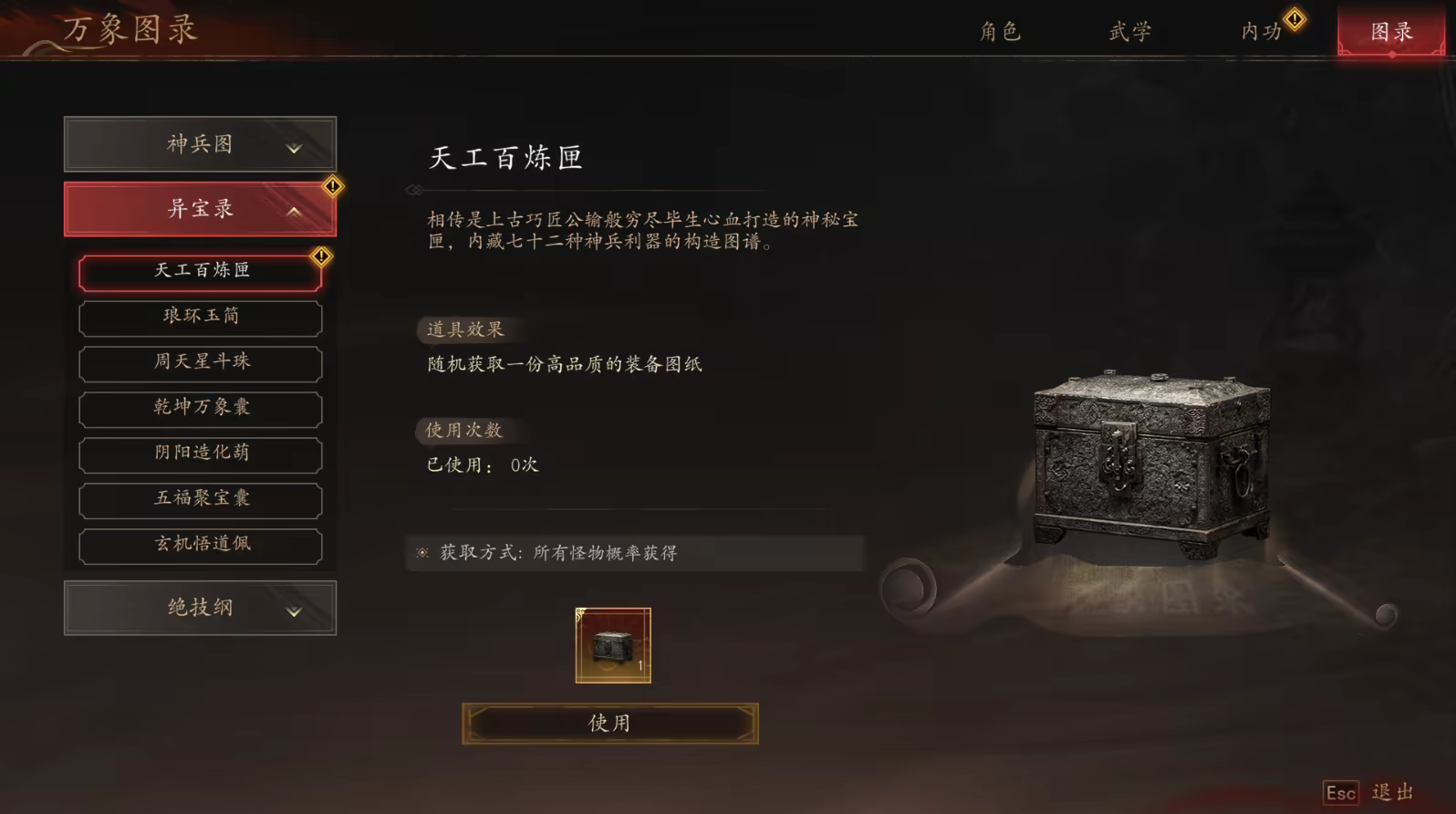Click the 使用次数 section header

coord(465,431)
